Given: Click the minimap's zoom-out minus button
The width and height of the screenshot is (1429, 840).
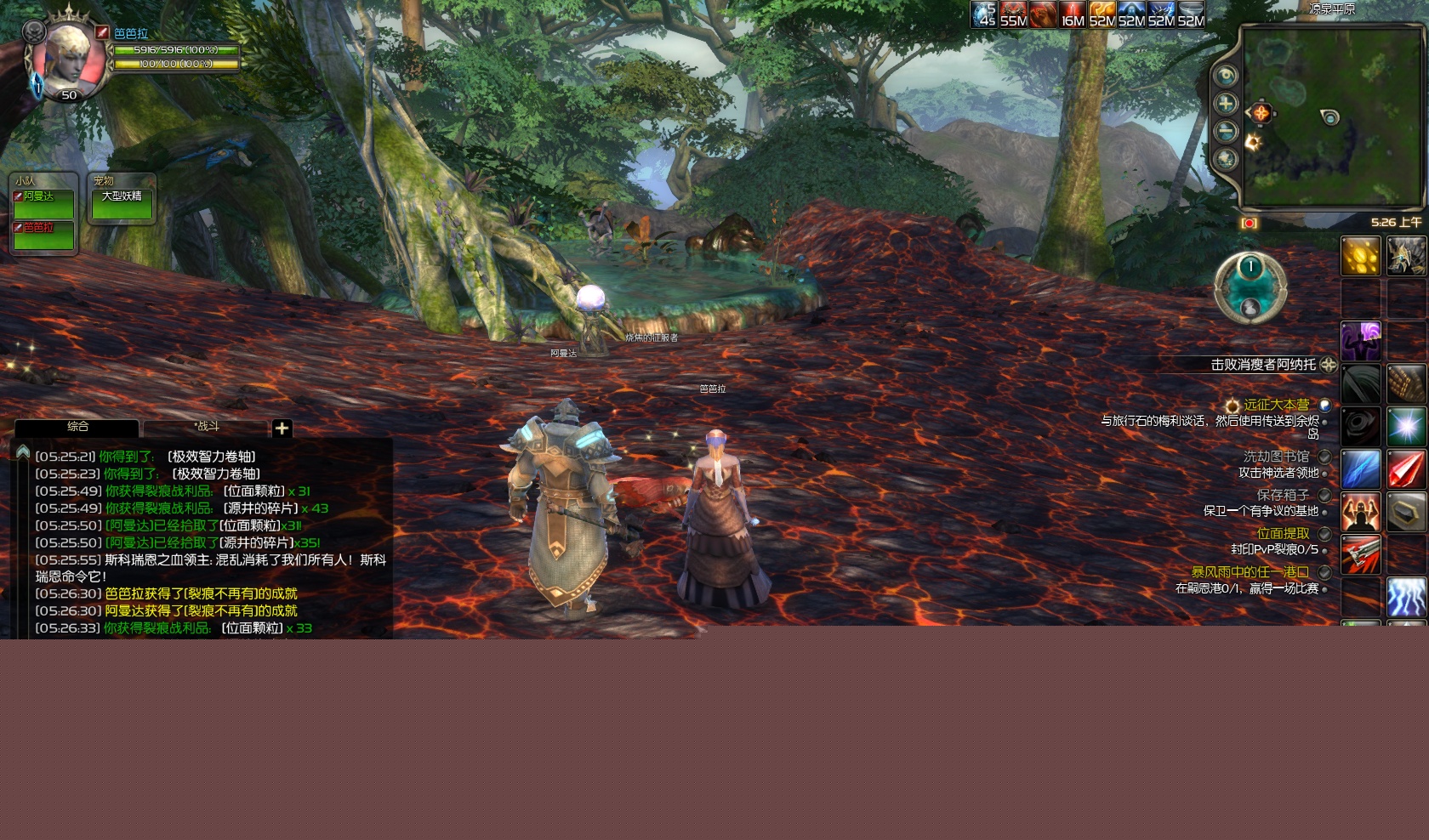Looking at the screenshot, I should 1225,131.
